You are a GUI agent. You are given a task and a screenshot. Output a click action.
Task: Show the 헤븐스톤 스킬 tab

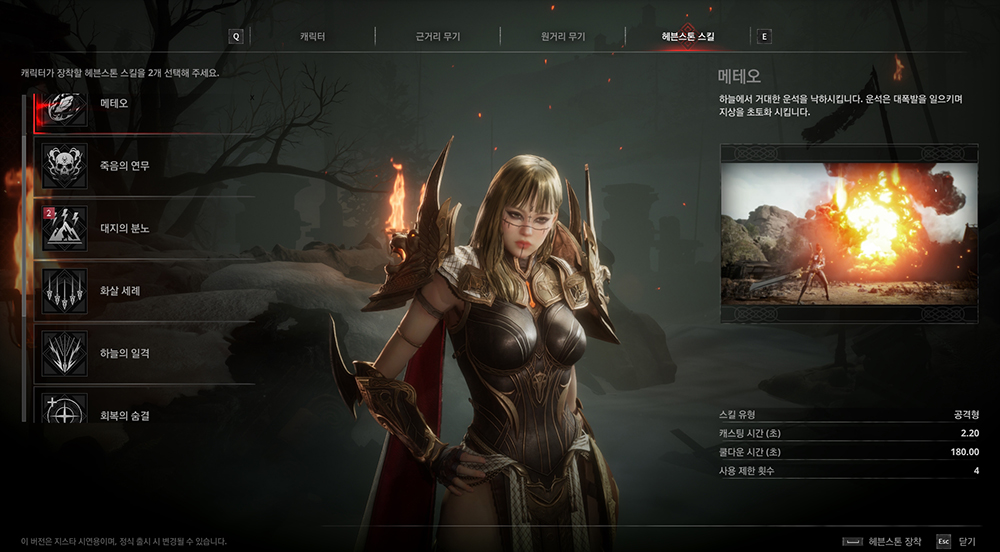pos(687,37)
